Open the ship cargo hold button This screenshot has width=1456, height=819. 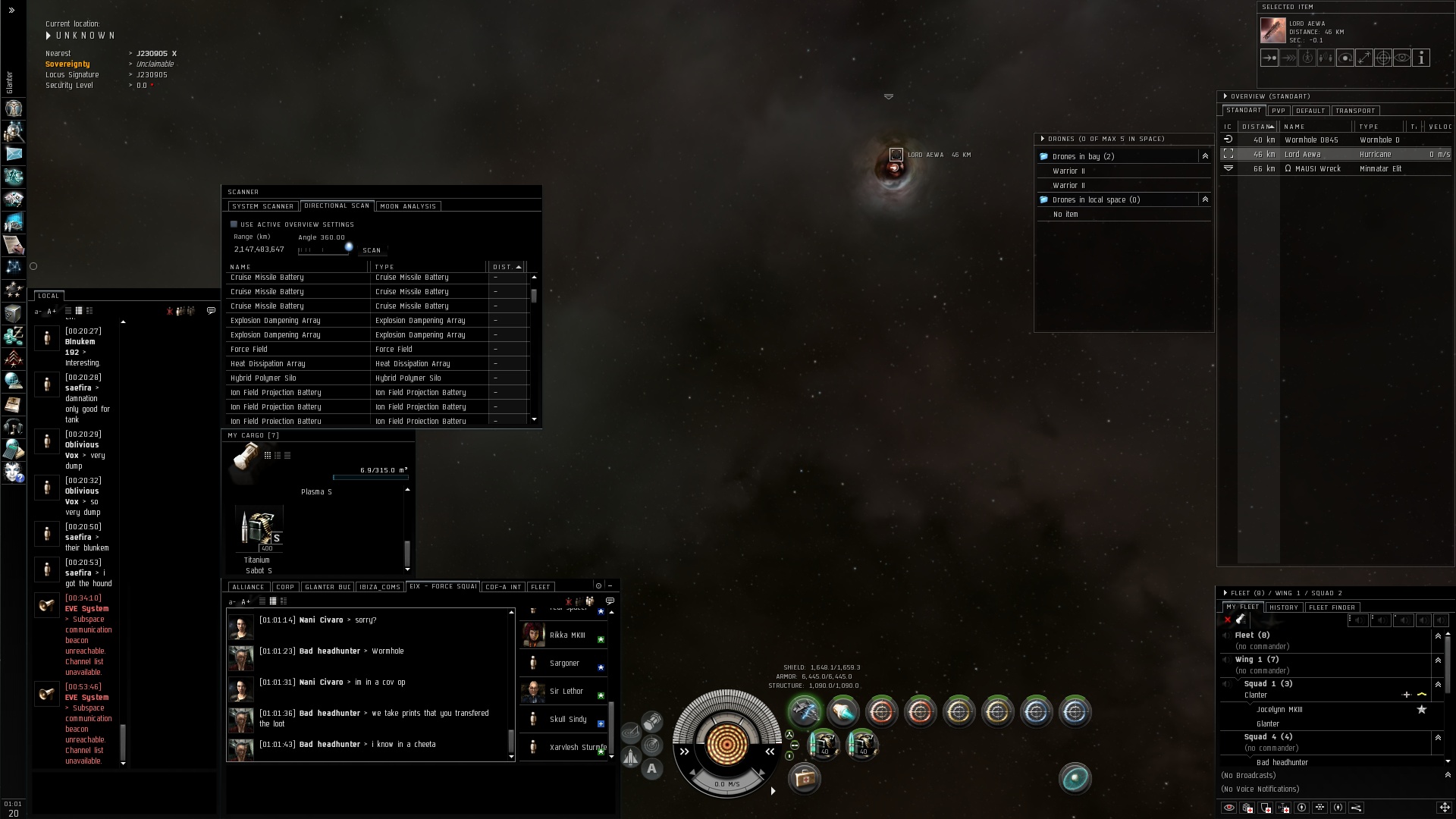[804, 778]
